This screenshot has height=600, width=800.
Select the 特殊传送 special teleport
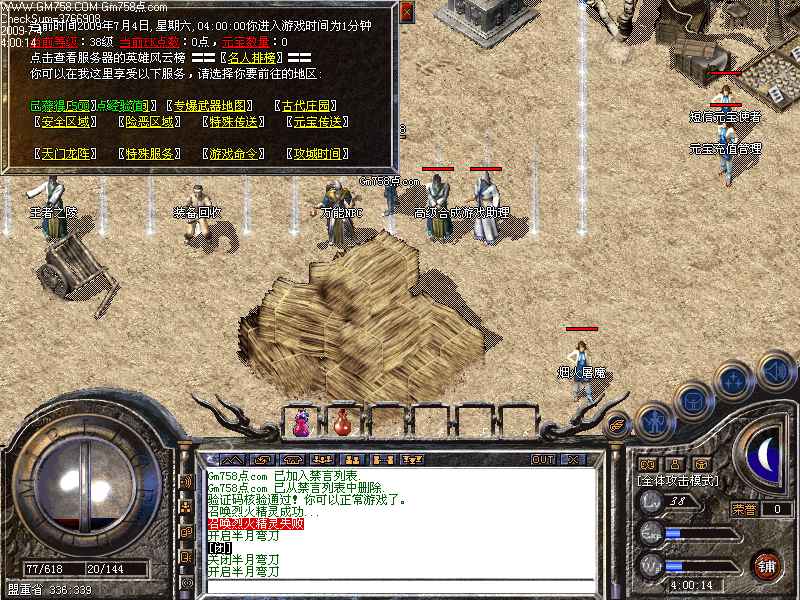(x=235, y=122)
